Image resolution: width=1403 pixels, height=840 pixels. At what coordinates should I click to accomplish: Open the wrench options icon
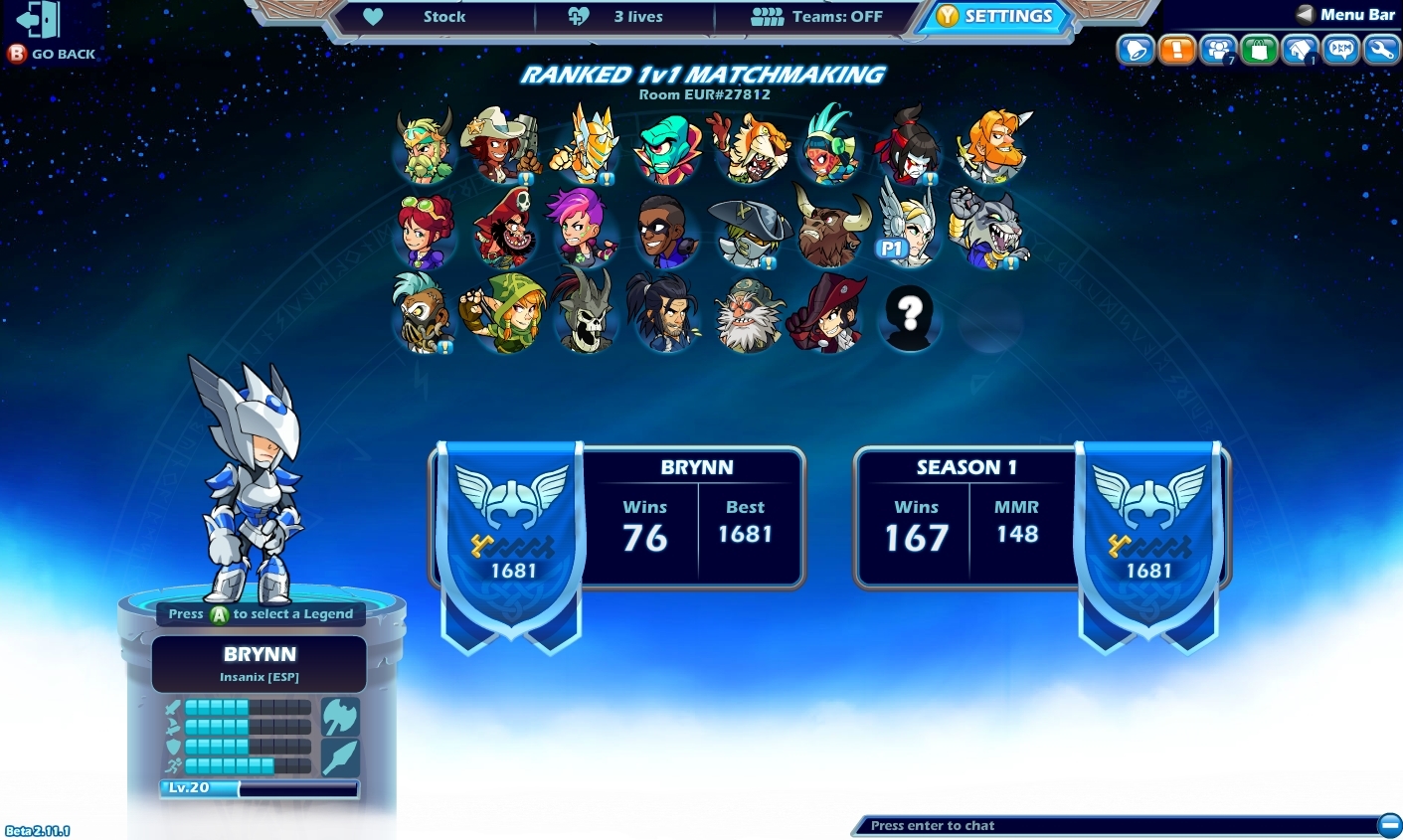[x=1381, y=49]
